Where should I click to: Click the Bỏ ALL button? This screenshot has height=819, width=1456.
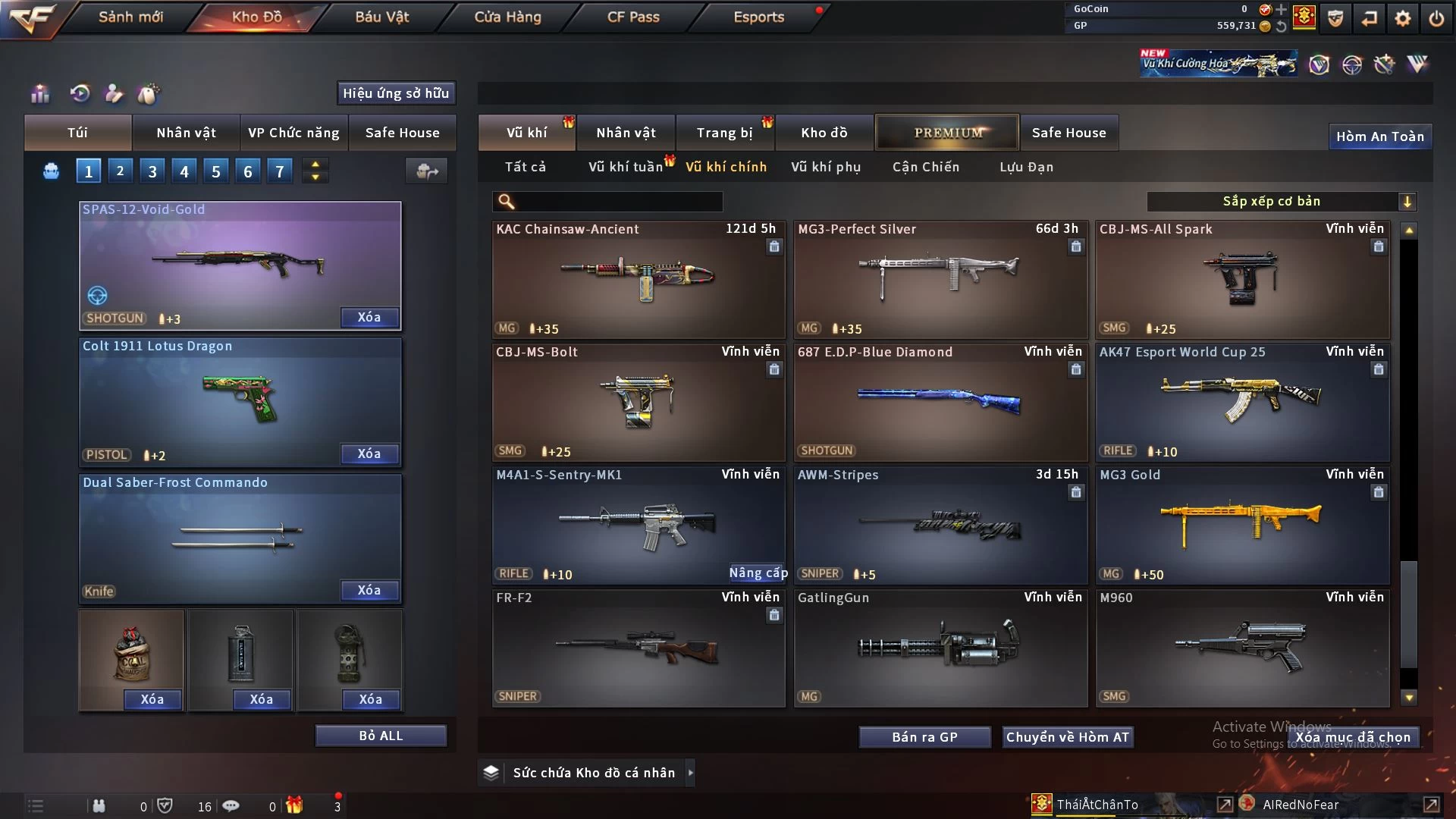tap(381, 736)
